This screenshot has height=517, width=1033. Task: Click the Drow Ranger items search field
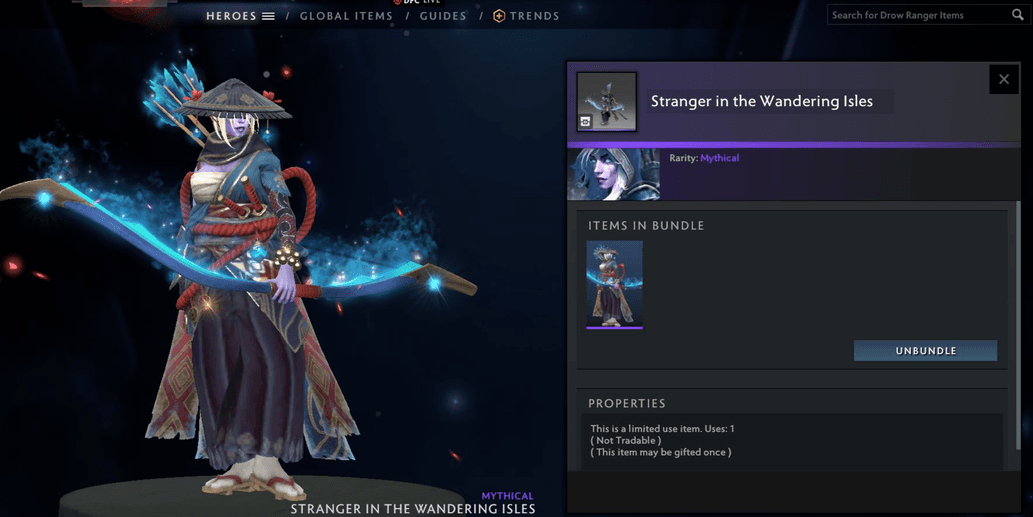pos(918,15)
